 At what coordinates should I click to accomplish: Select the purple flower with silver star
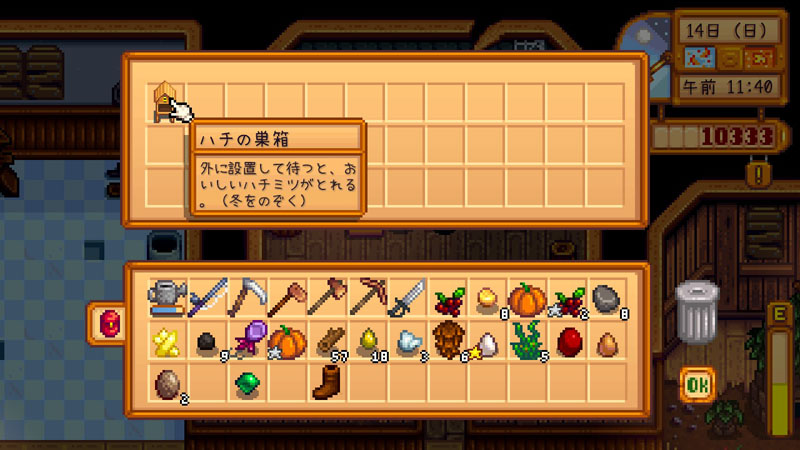point(245,340)
